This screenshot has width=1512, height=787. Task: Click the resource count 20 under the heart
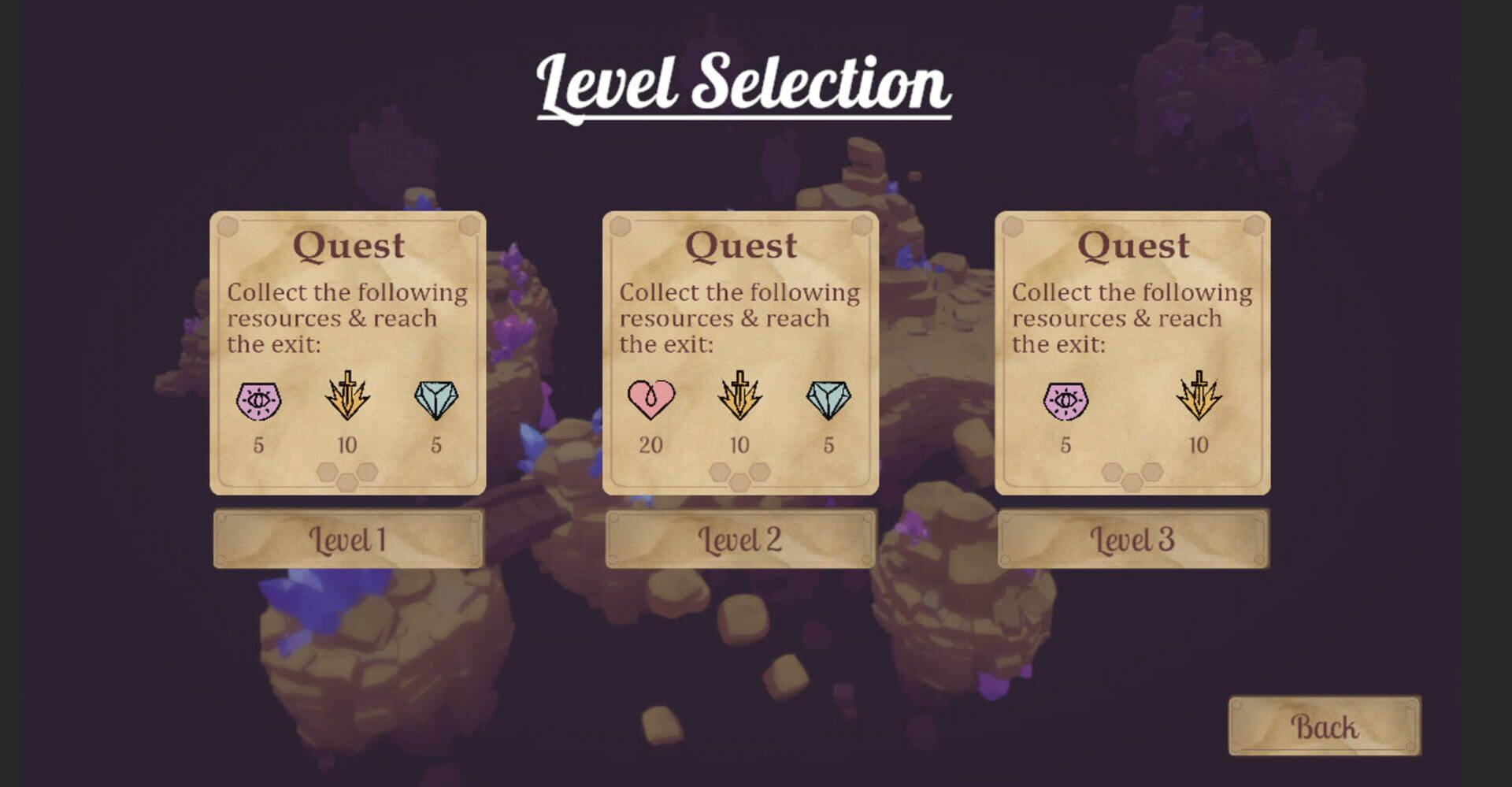(650, 445)
